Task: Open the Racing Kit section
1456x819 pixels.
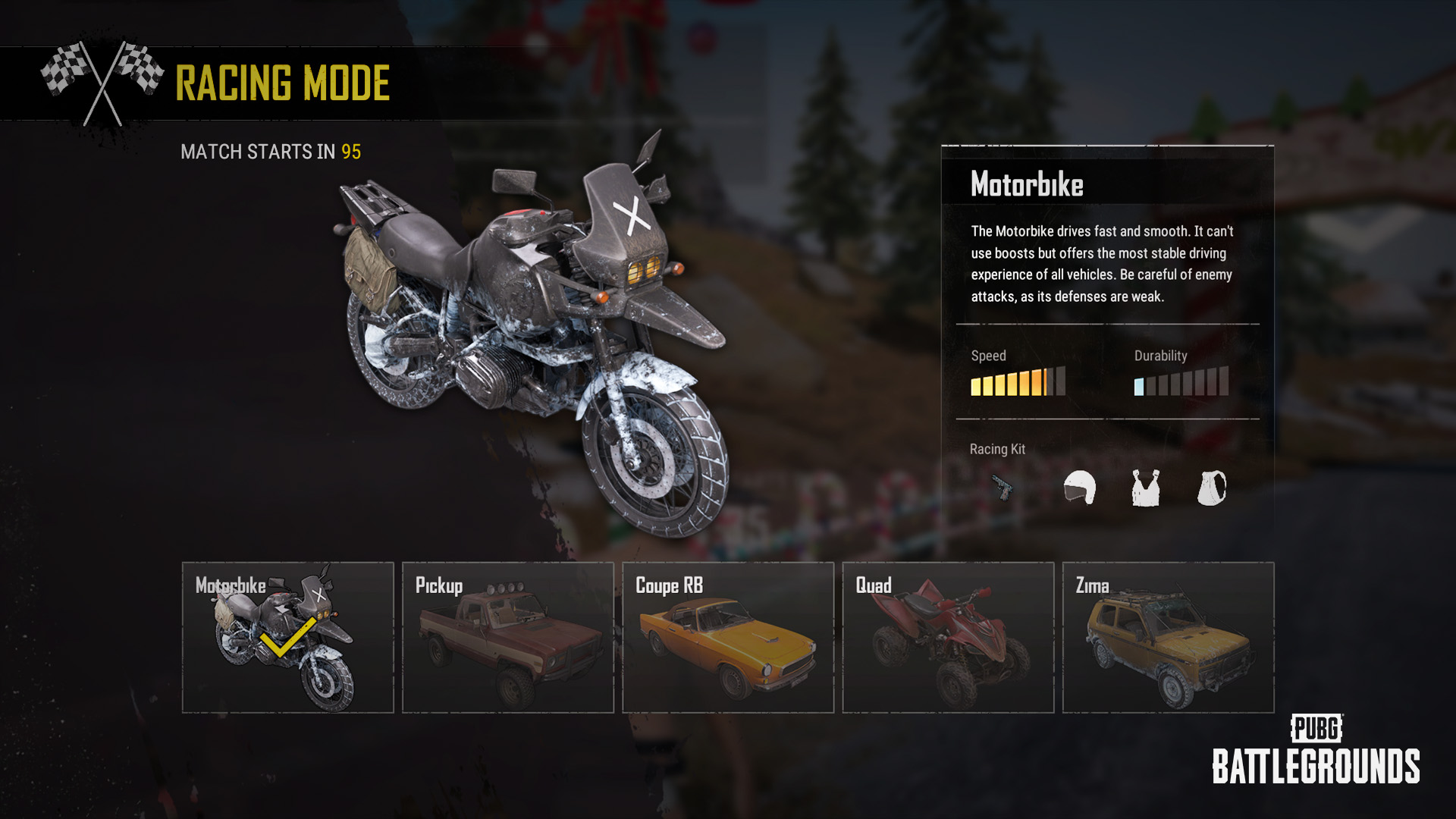Action: (997, 449)
